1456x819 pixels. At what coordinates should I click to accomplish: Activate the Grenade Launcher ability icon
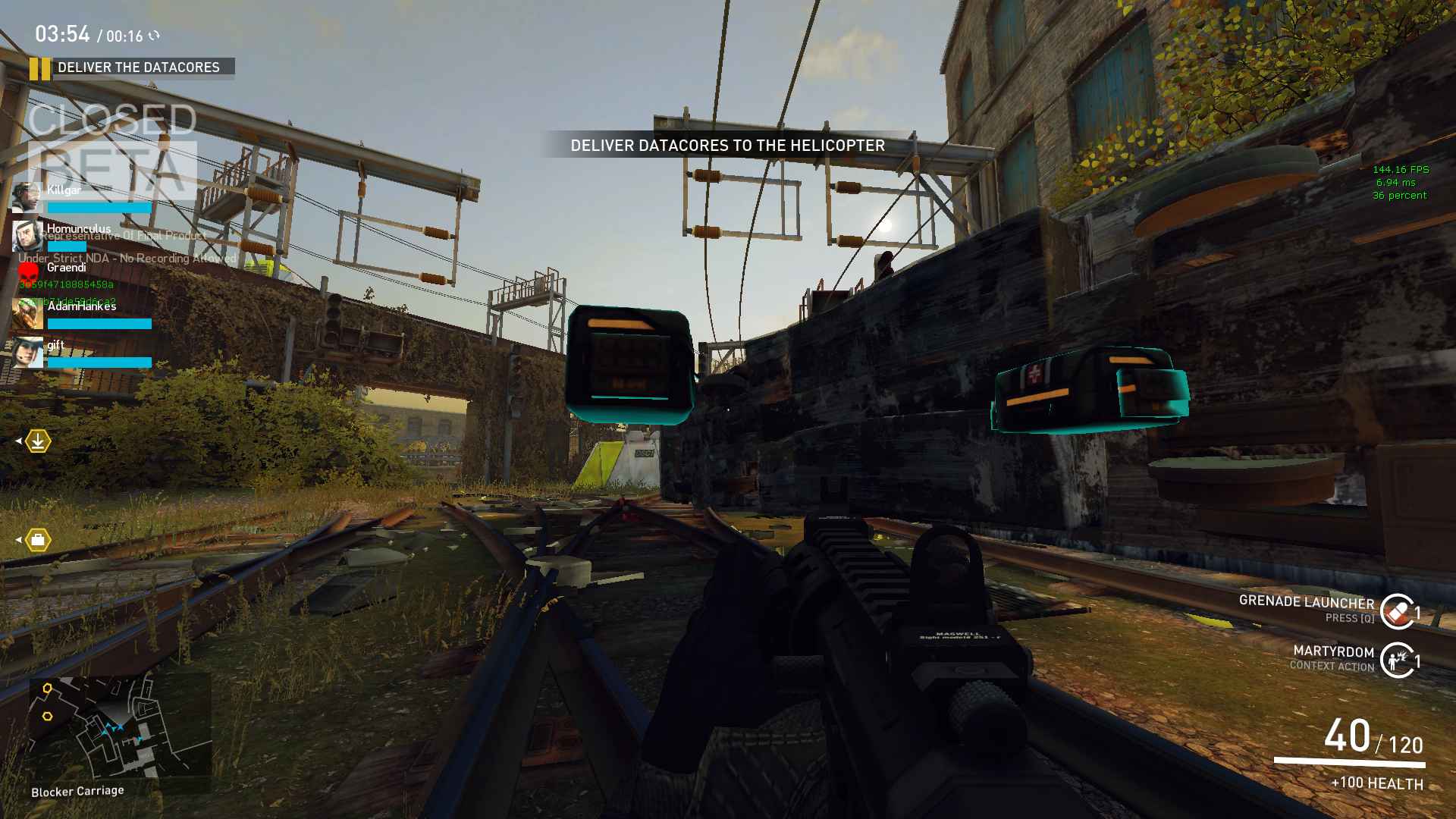(x=1396, y=611)
